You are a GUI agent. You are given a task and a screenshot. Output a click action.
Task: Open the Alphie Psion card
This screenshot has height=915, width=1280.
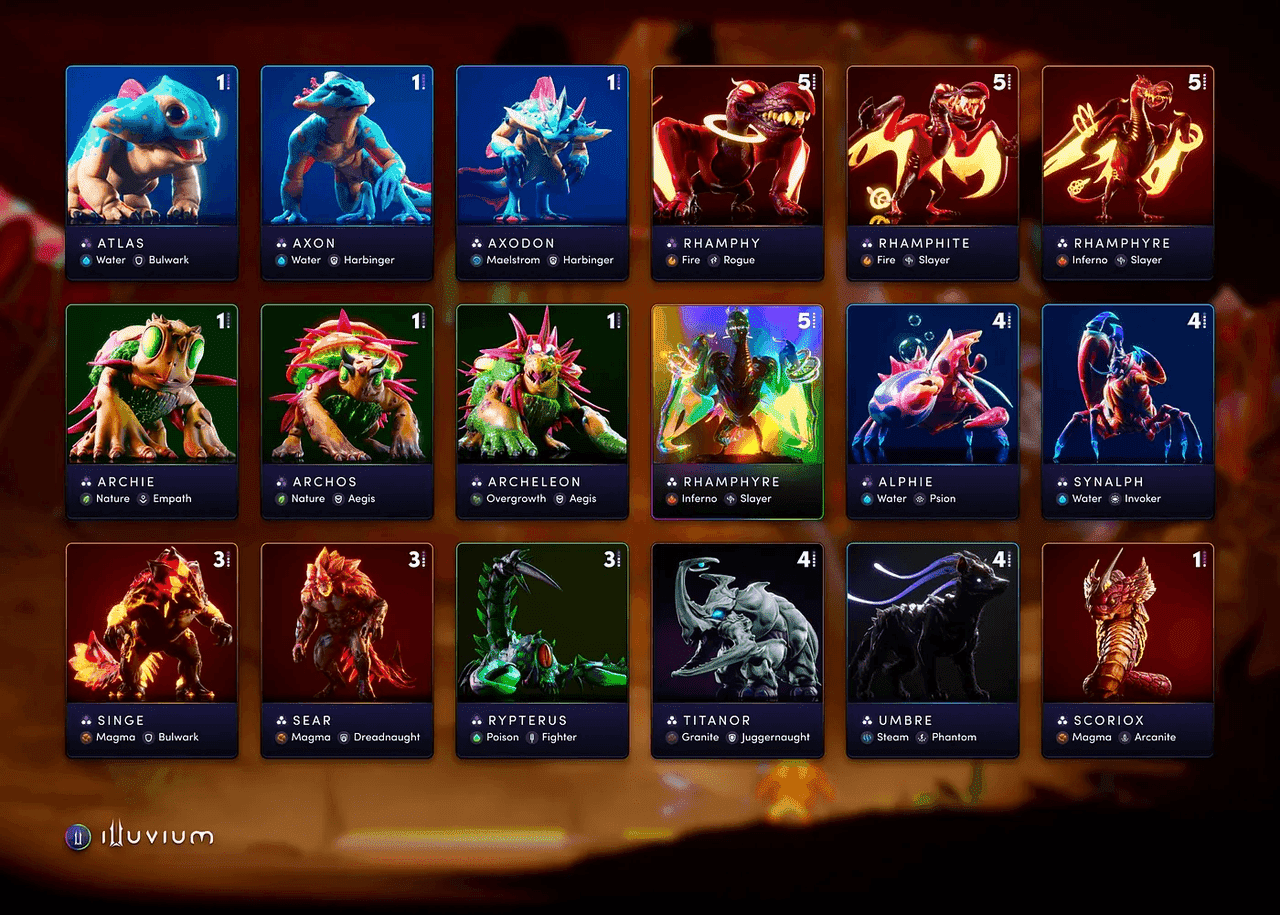pos(932,411)
